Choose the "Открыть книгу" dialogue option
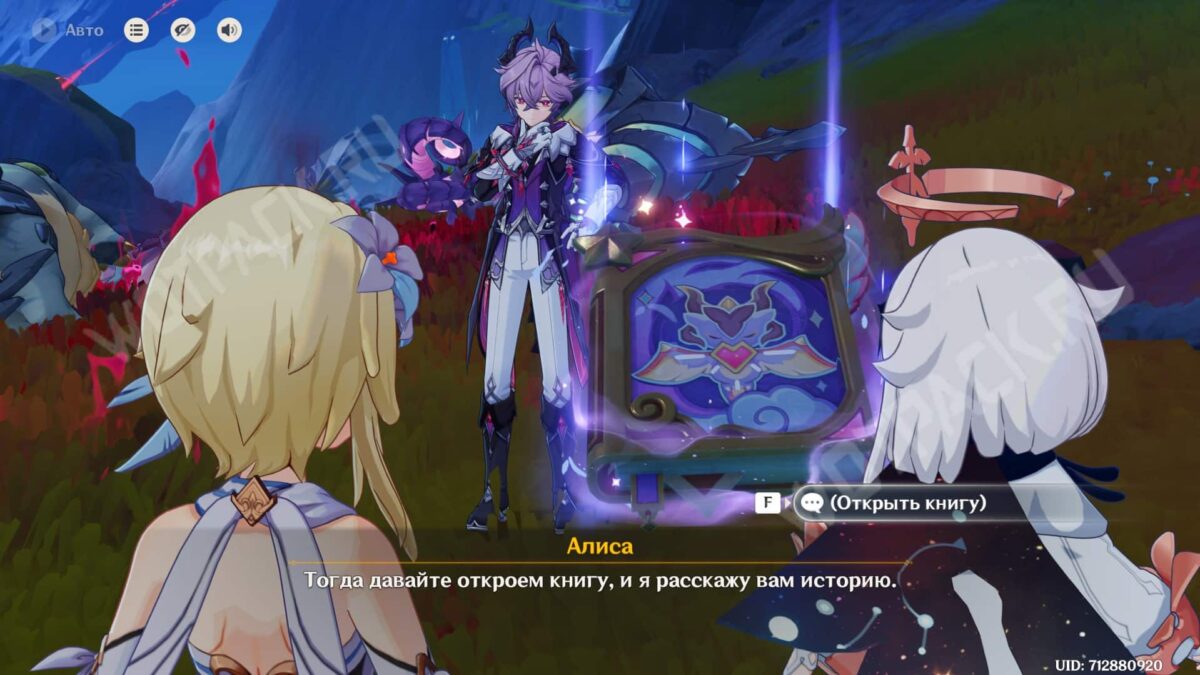Screen dimensions: 1200x675 coord(905,503)
